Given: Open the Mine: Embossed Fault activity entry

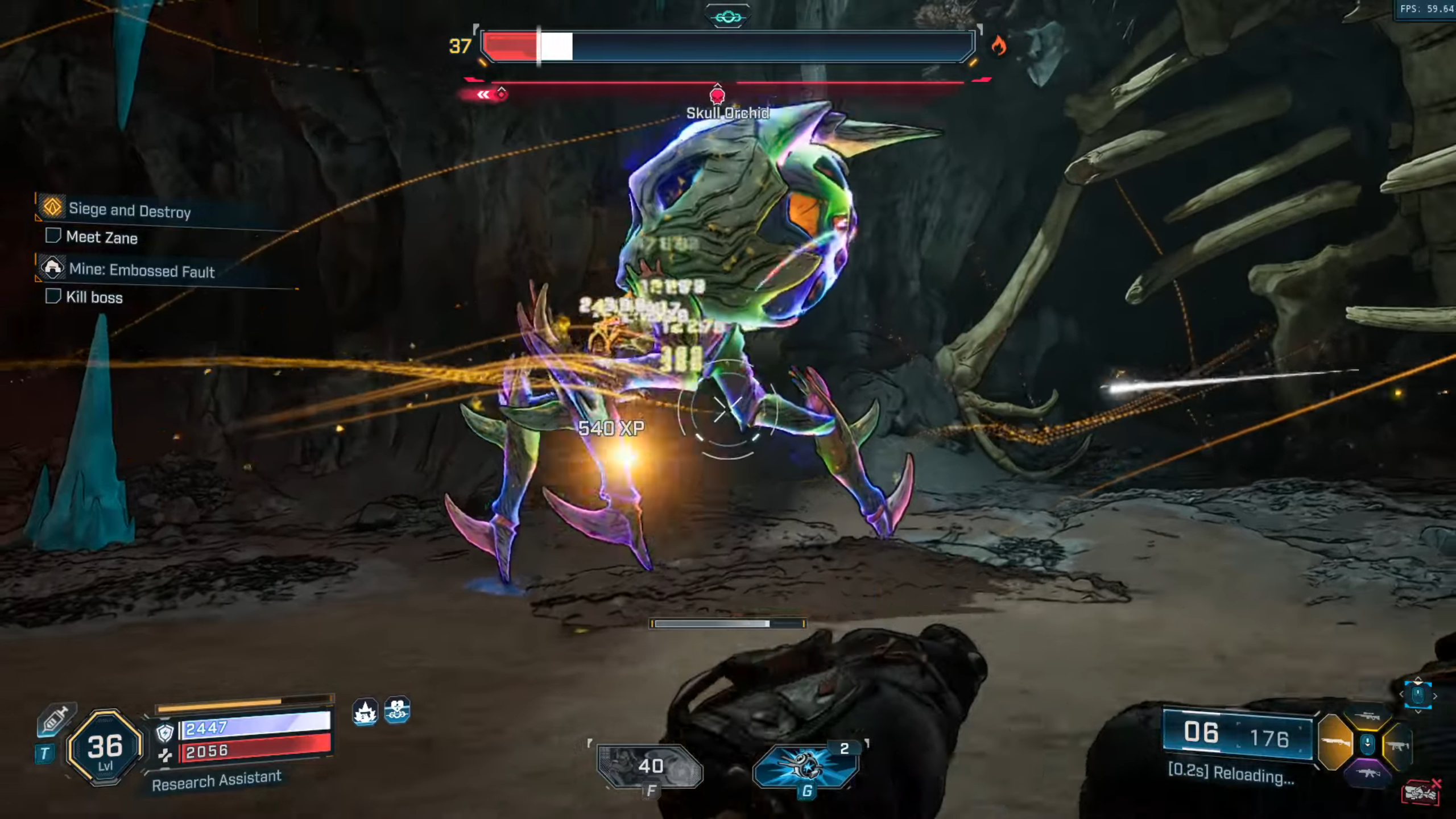Looking at the screenshot, I should 141,270.
